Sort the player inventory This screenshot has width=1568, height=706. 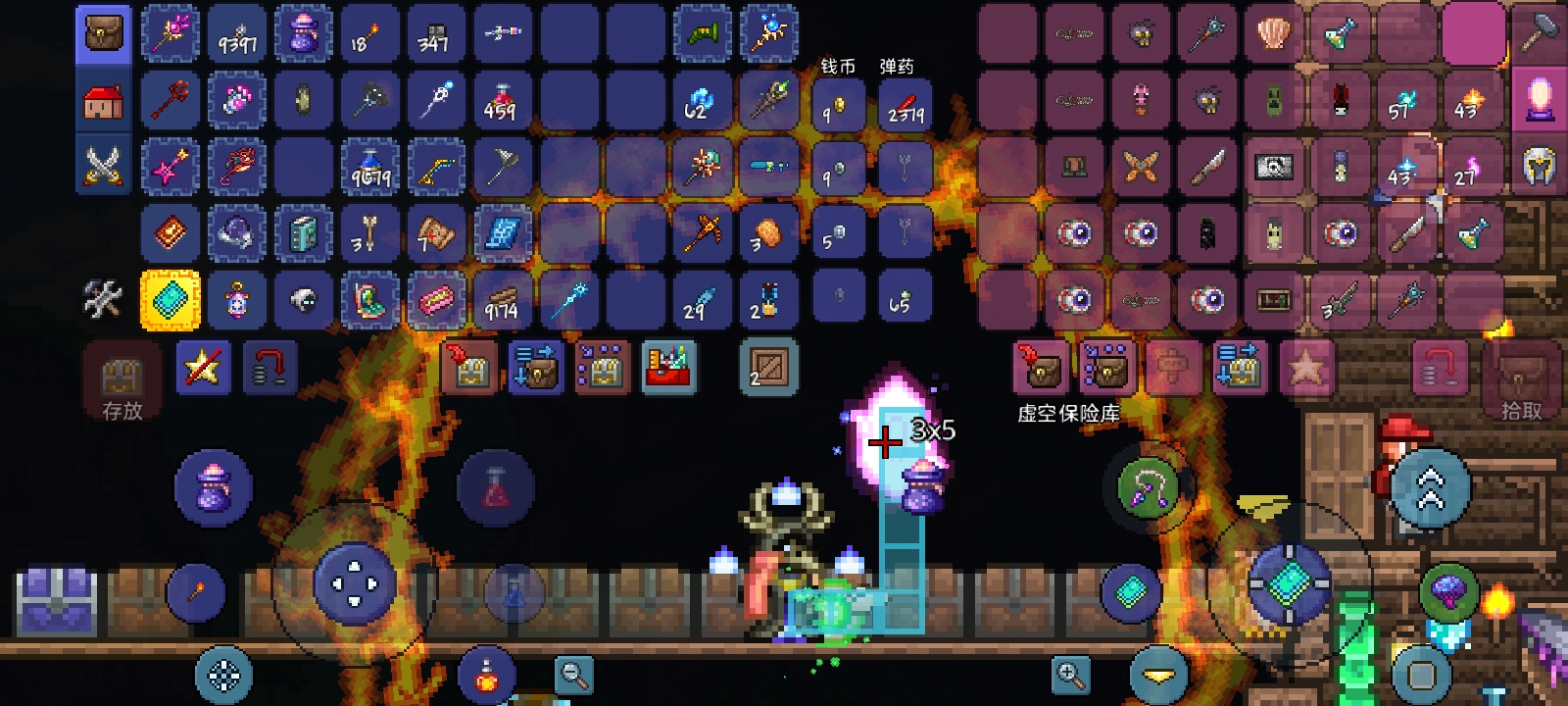click(x=670, y=369)
